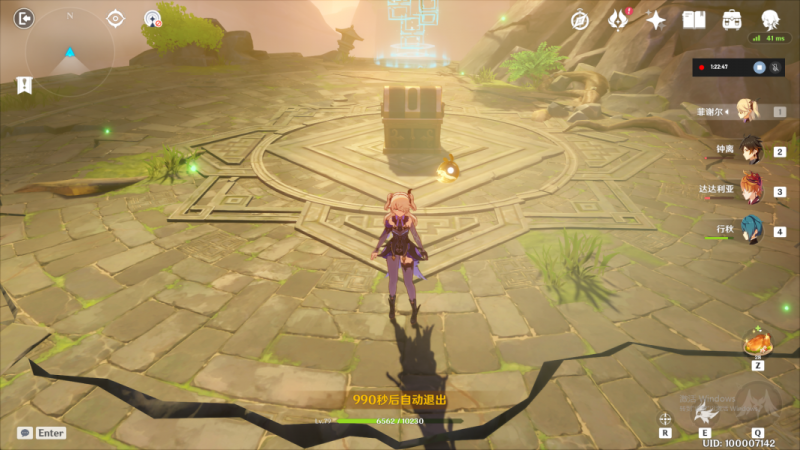The width and height of the screenshot is (800, 450).
Task: Switch to party member 钟离
Action: [x=750, y=150]
